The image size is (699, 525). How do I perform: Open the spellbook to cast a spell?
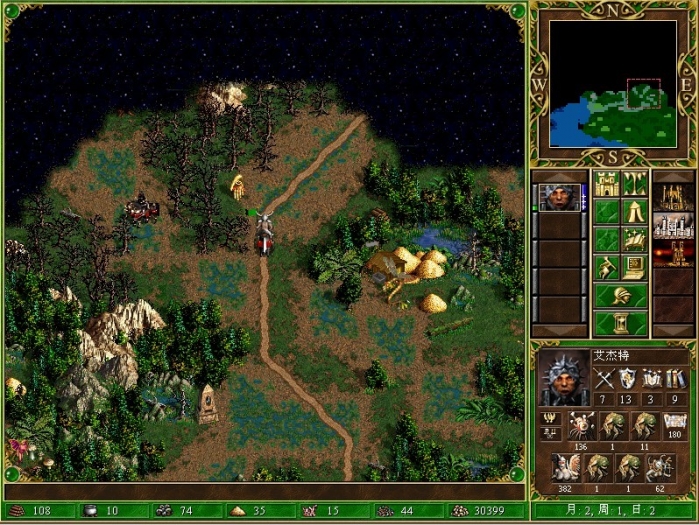(633, 240)
